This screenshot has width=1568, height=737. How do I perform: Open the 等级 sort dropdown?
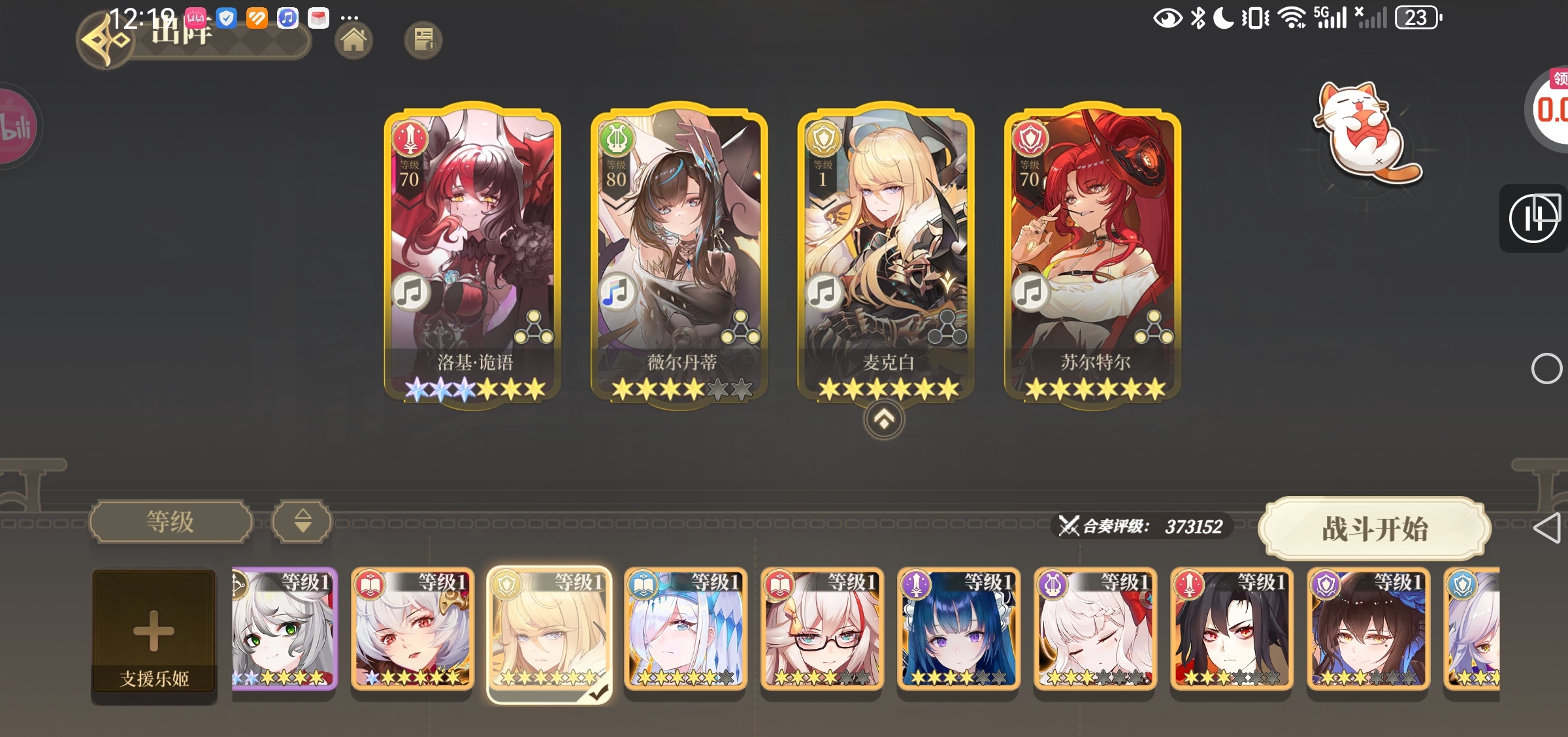click(x=171, y=521)
